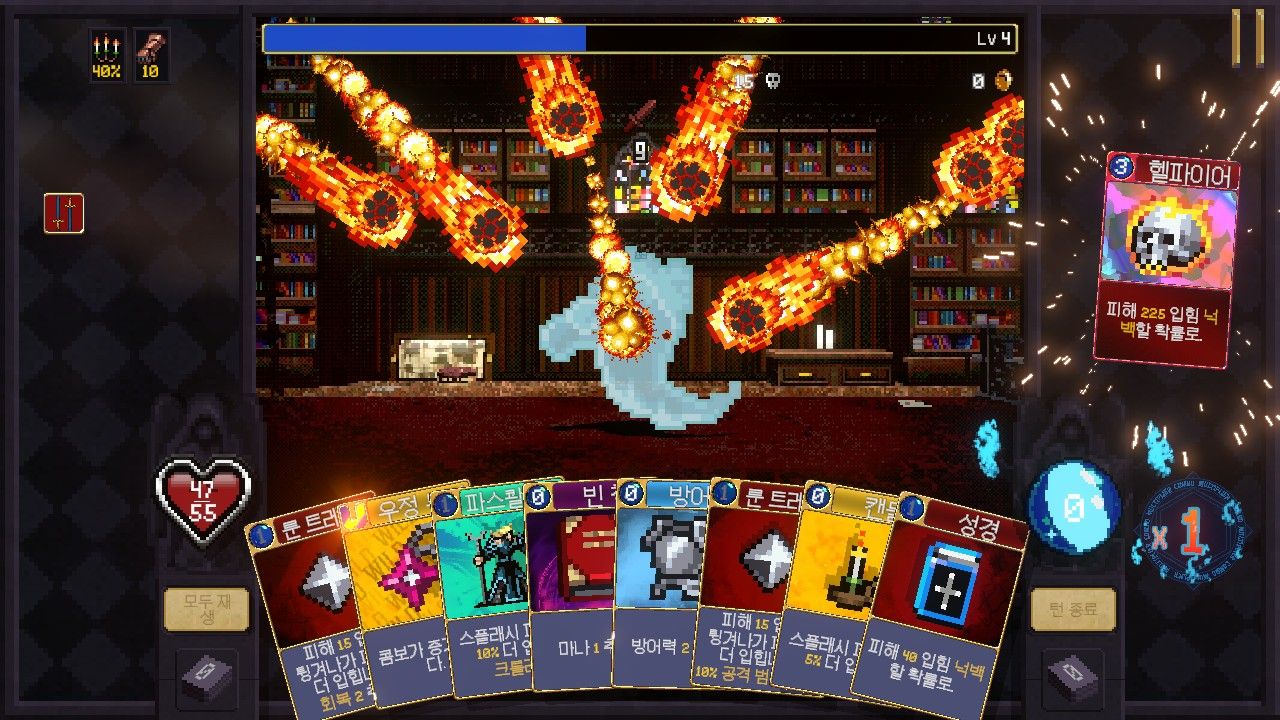Select the 헬파이어 flaming skull card
Viewport: 1280px width, 720px height.
tap(1167, 260)
